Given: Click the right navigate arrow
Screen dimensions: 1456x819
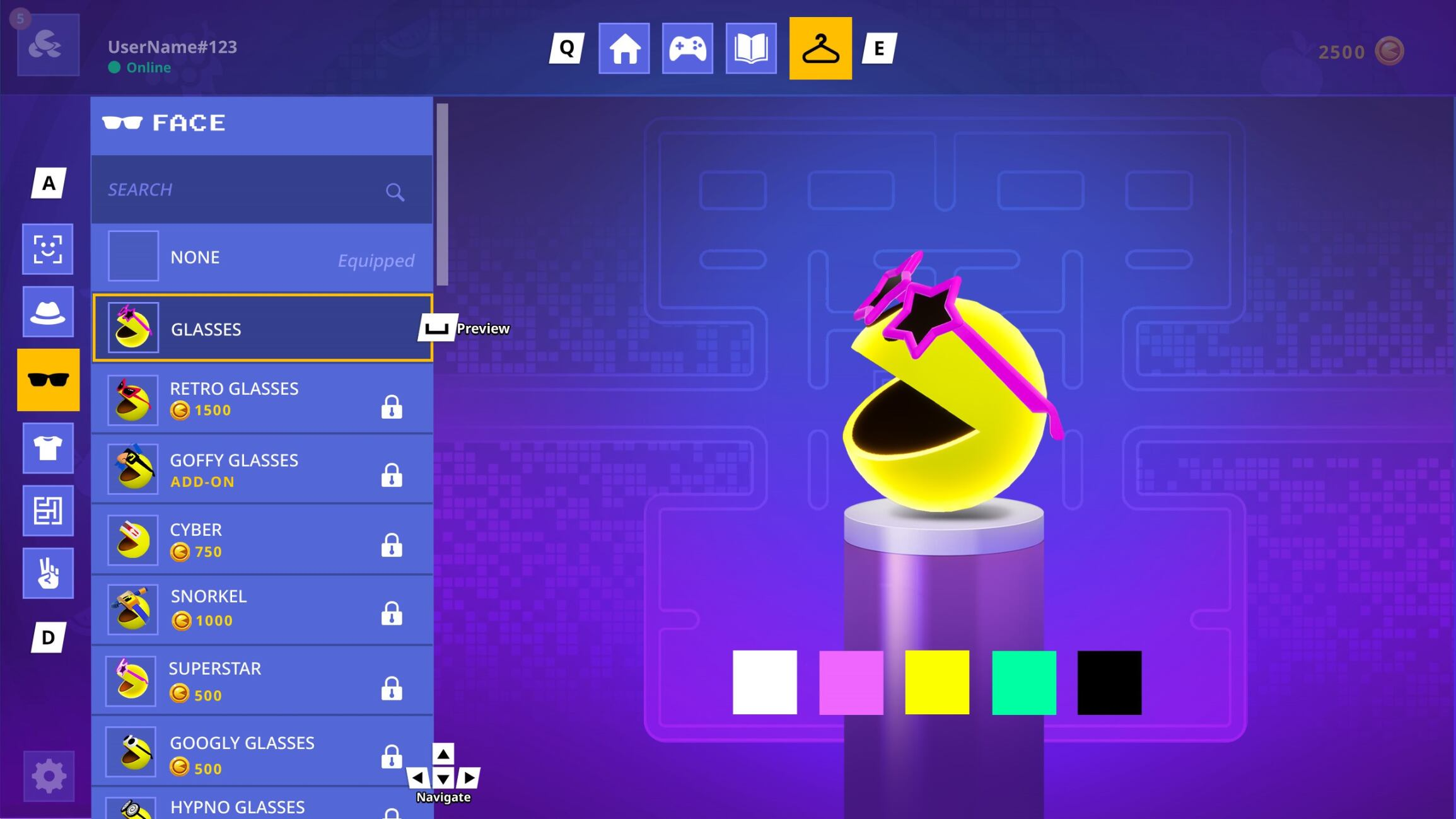Looking at the screenshot, I should tap(468, 778).
